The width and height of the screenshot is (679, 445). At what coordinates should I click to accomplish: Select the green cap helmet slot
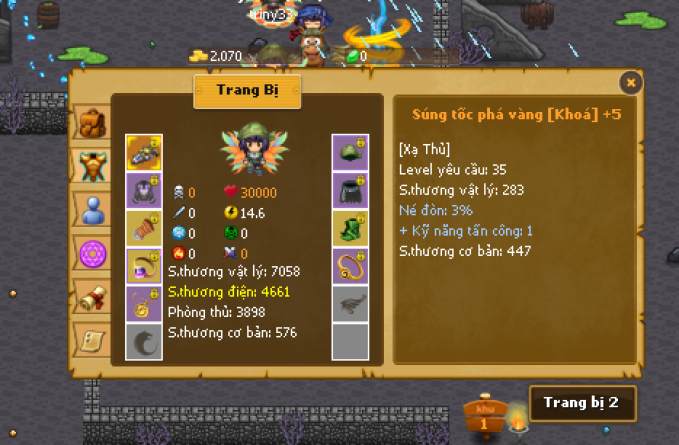[x=350, y=152]
